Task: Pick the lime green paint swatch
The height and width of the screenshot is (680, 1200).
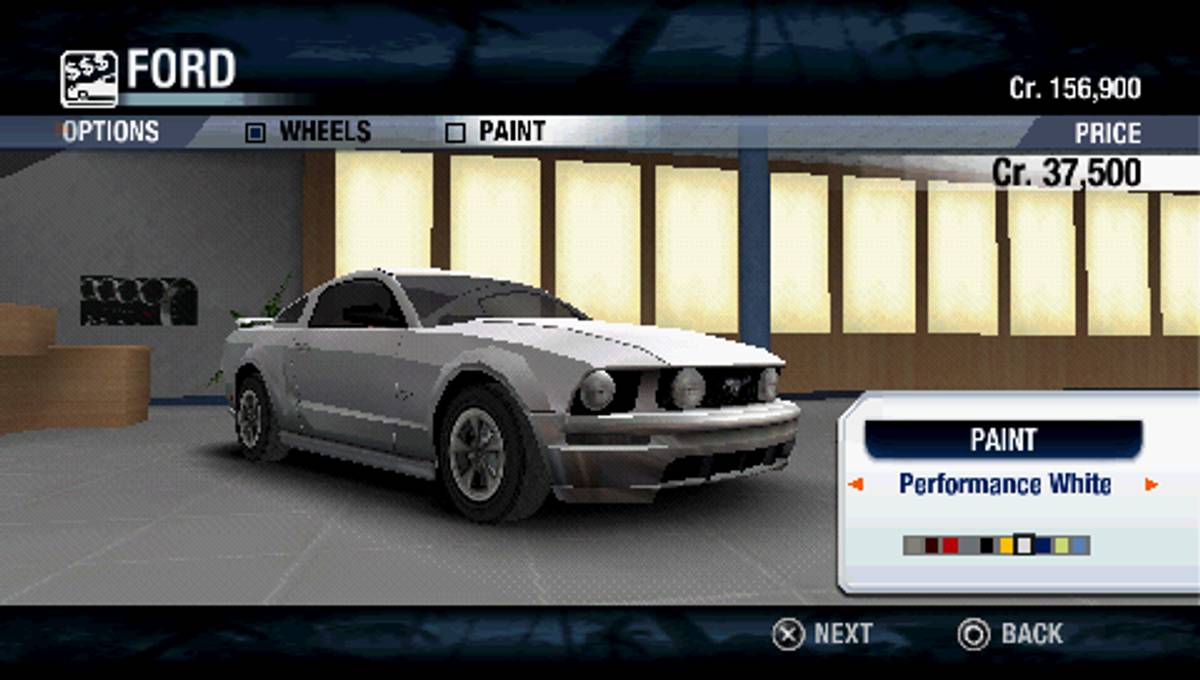Action: (1062, 545)
